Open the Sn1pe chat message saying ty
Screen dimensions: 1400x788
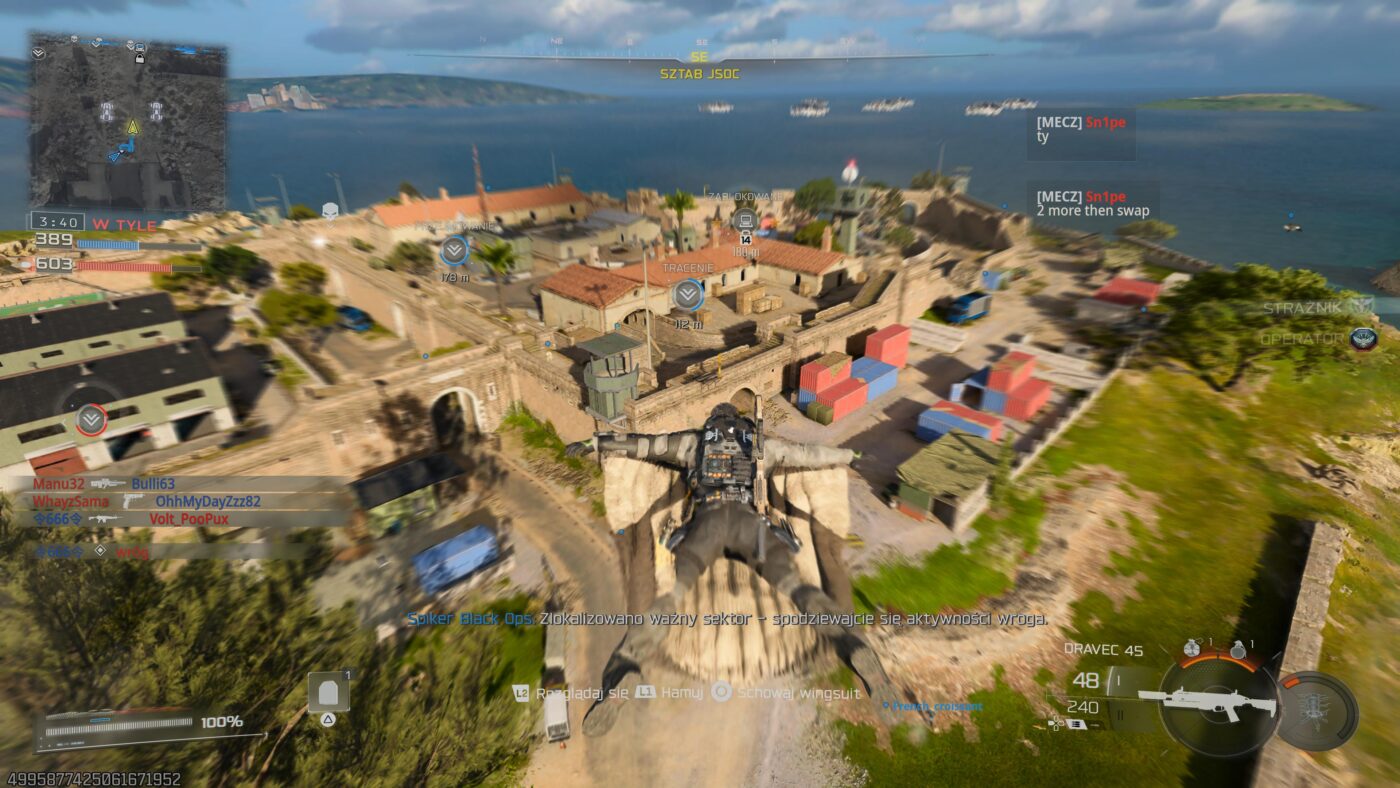1080,135
